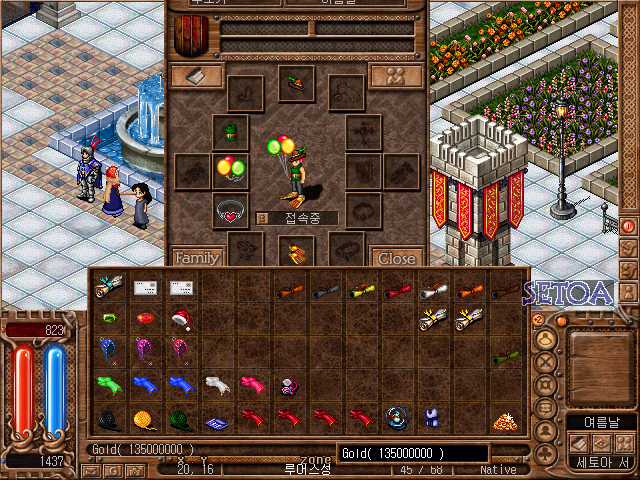Image resolution: width=640 pixels, height=480 pixels.
Task: Select the equipped green shirt slot
Action: click(231, 131)
